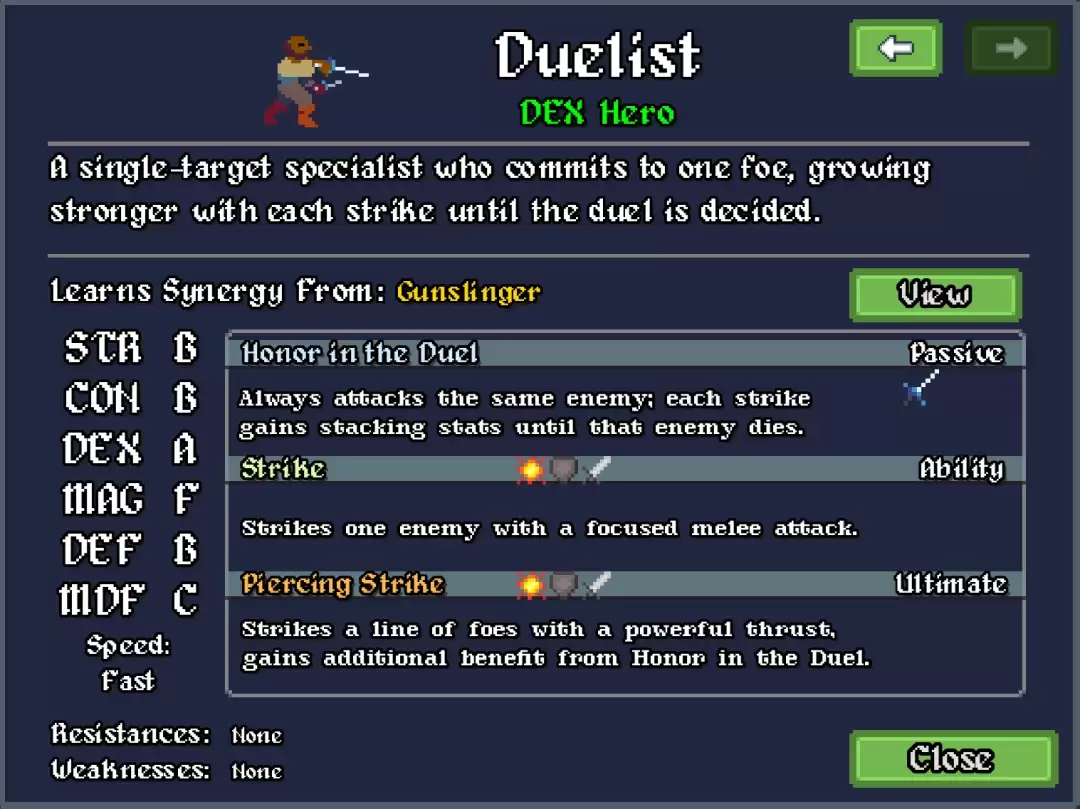Go to the previous hero with left arrow
Screen dimensions: 1080x809
[895, 48]
